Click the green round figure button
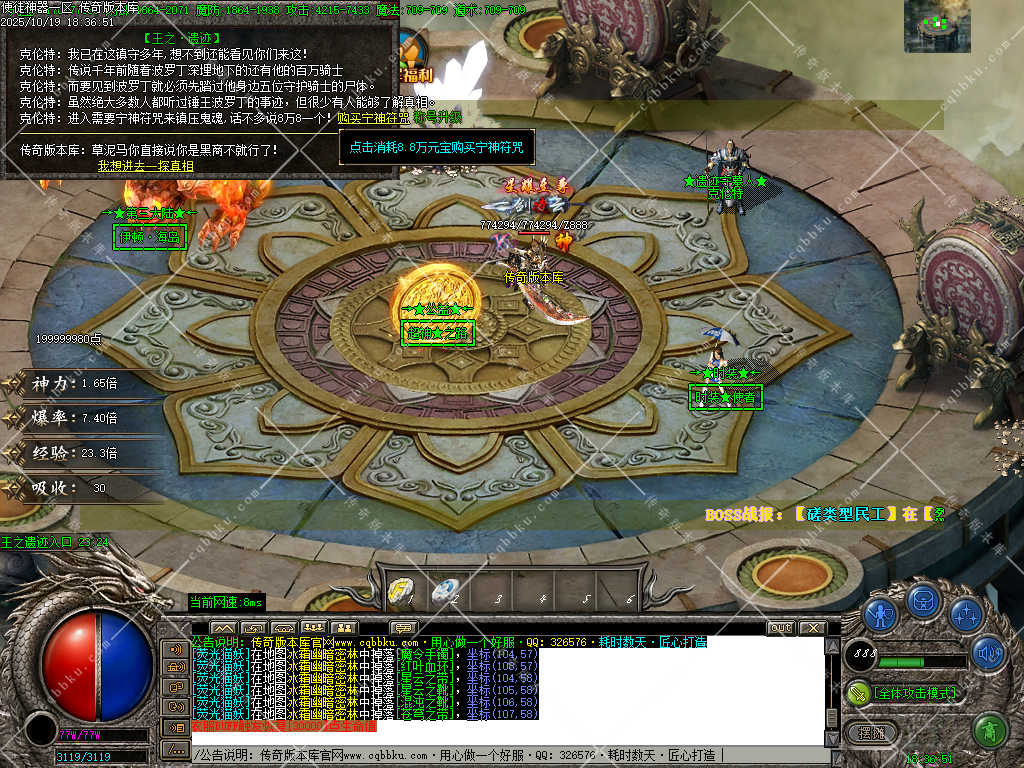 click(x=989, y=731)
